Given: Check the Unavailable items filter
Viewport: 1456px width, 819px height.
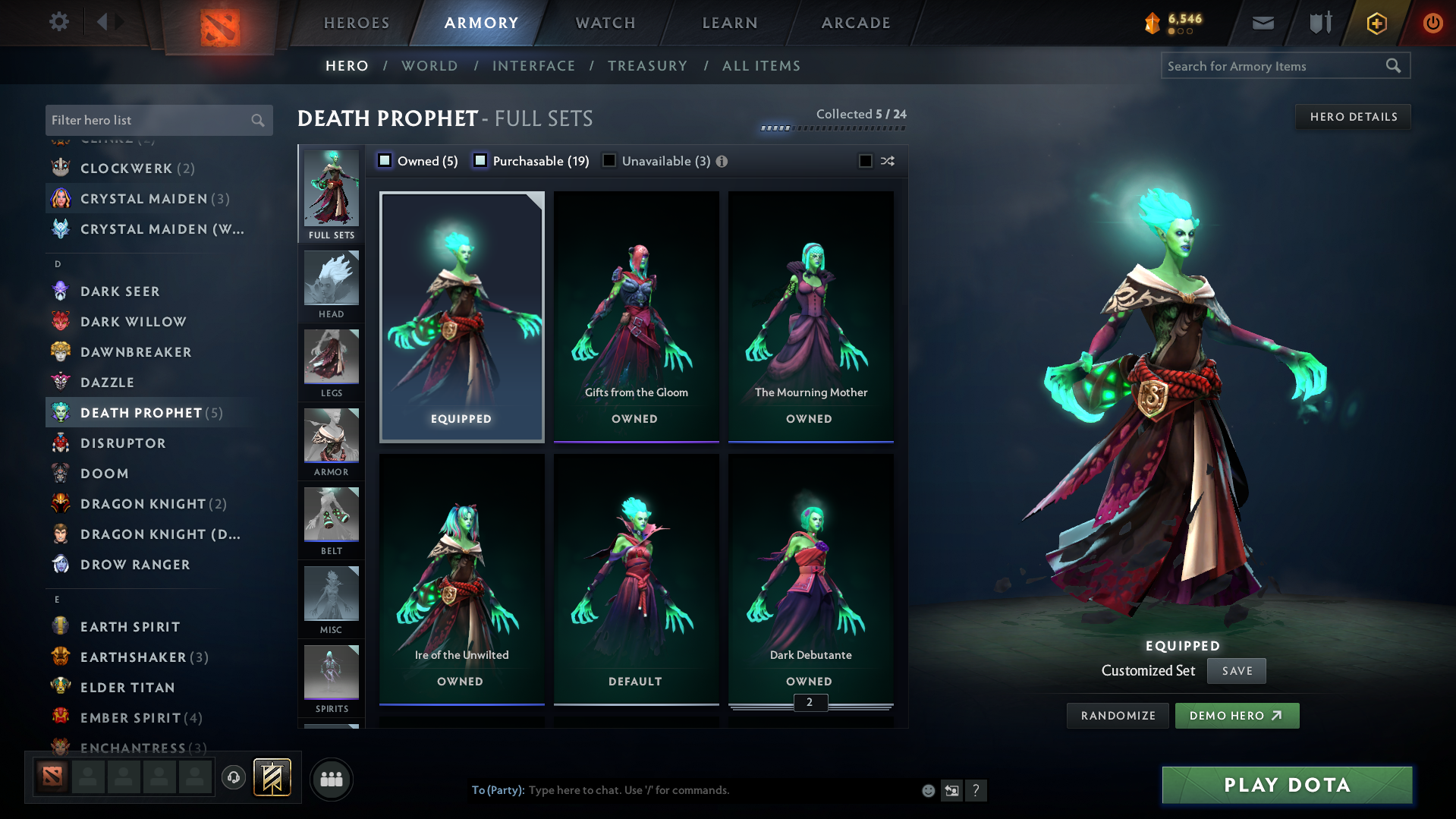Looking at the screenshot, I should tap(609, 160).
